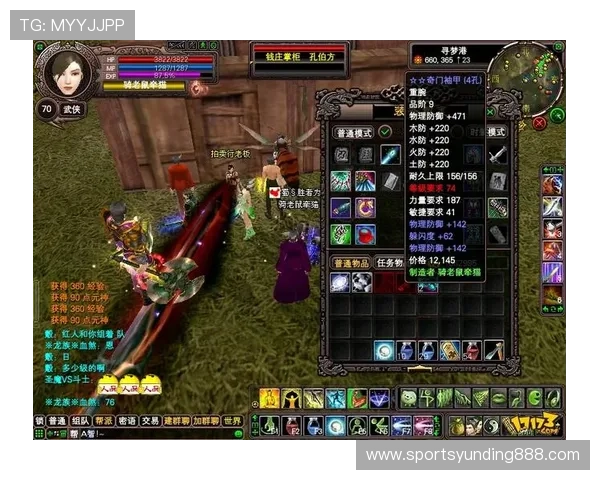This screenshot has width=600, height=480.
Task: Open the 帮派 guild chat tab
Action: tap(104, 421)
